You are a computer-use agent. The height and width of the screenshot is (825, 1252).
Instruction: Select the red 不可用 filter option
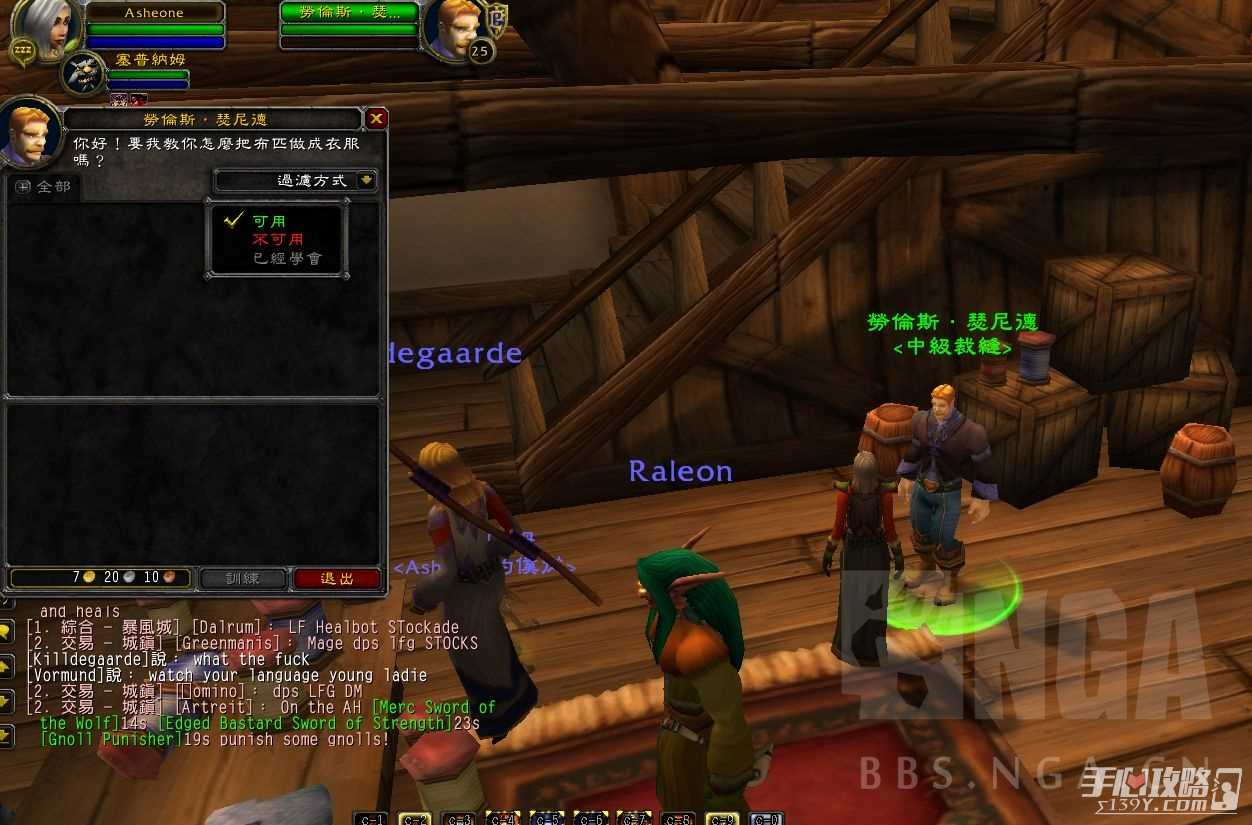point(277,240)
